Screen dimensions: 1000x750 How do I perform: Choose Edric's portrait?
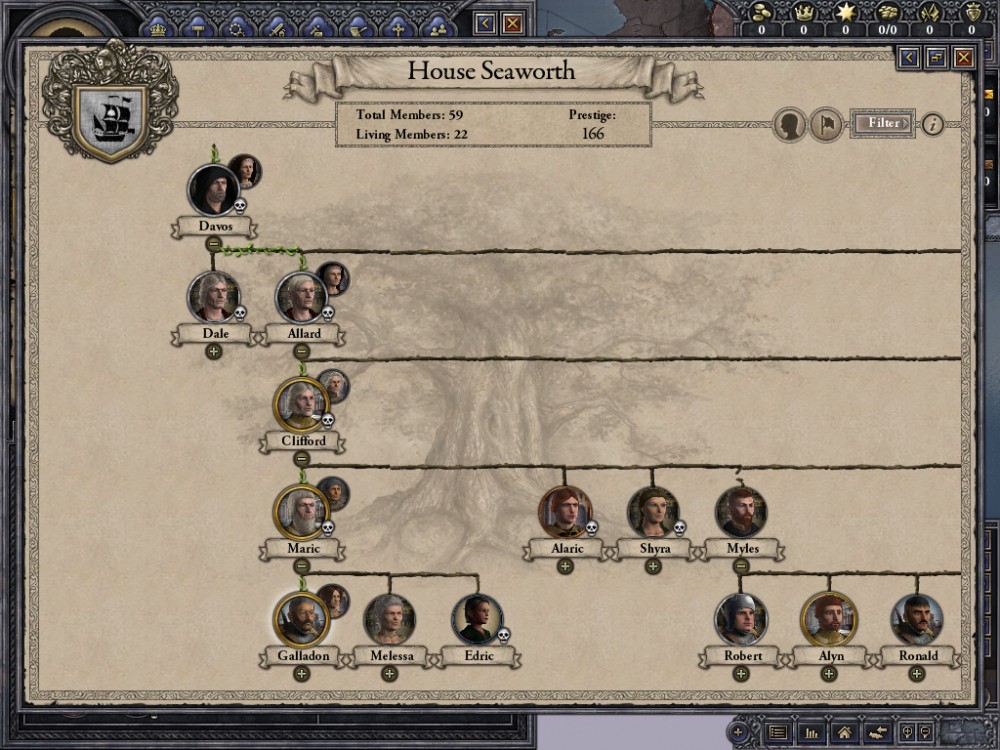(477, 619)
